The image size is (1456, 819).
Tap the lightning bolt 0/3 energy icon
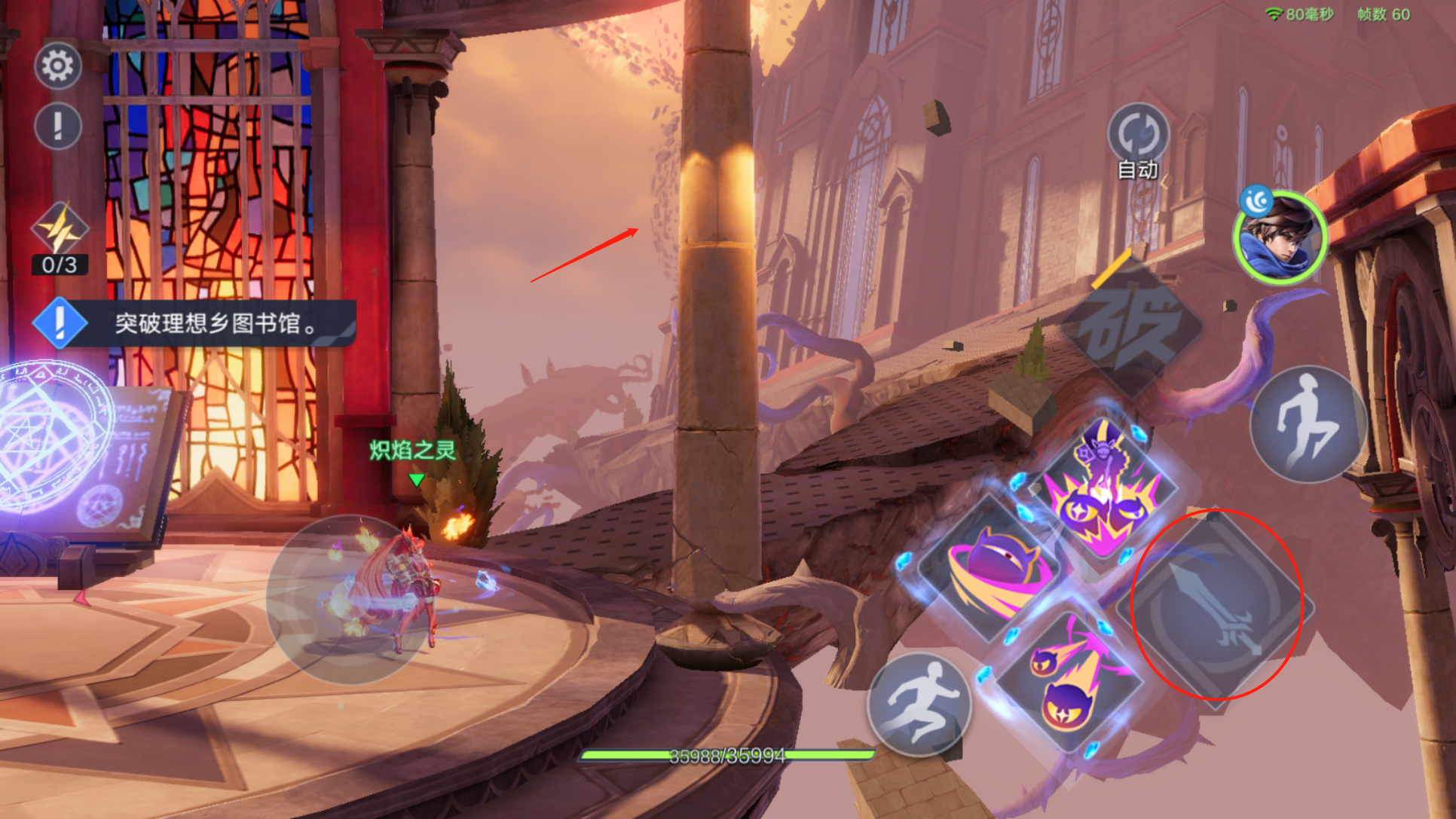coord(60,230)
